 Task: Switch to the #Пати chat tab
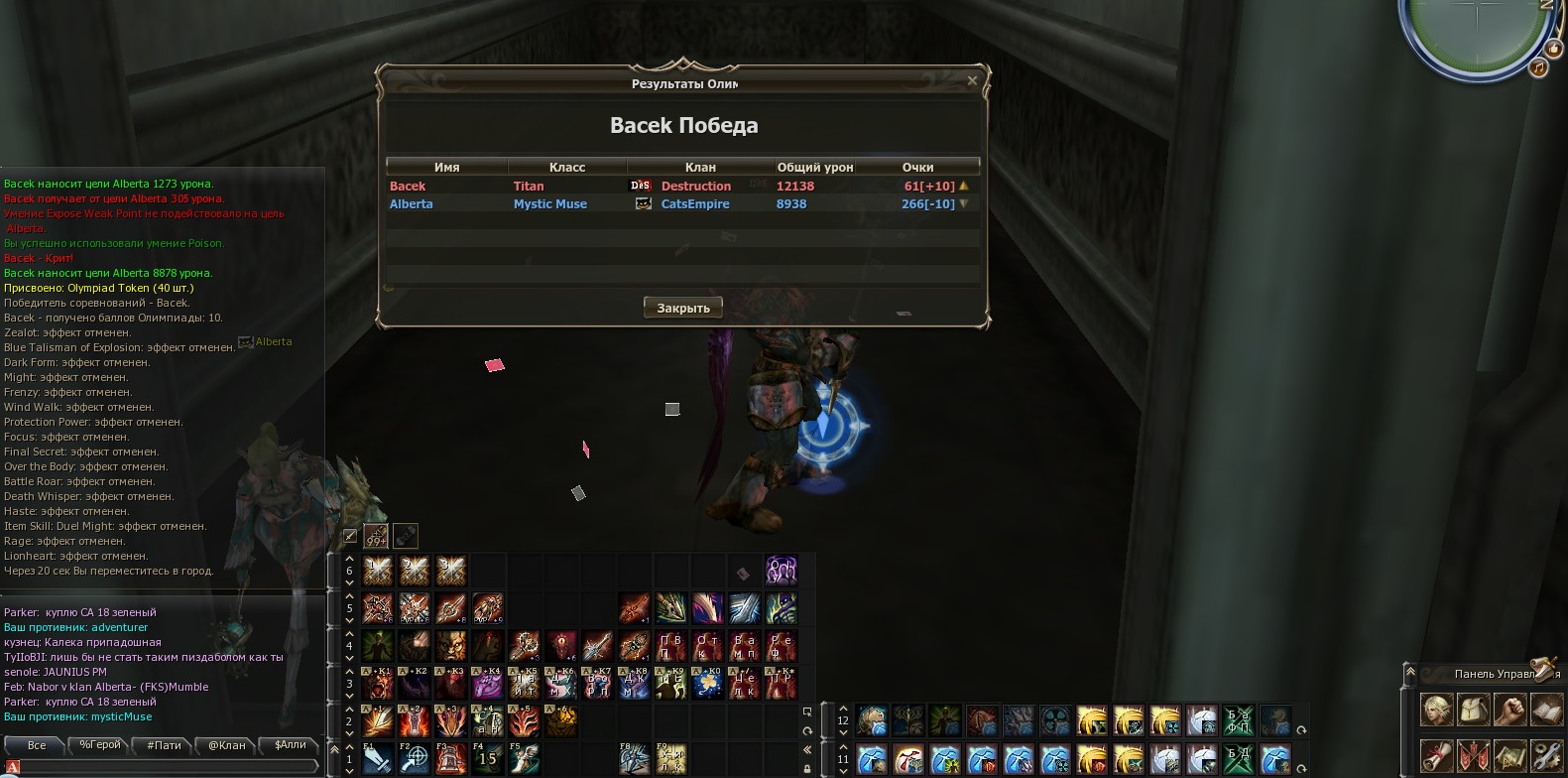click(x=164, y=744)
